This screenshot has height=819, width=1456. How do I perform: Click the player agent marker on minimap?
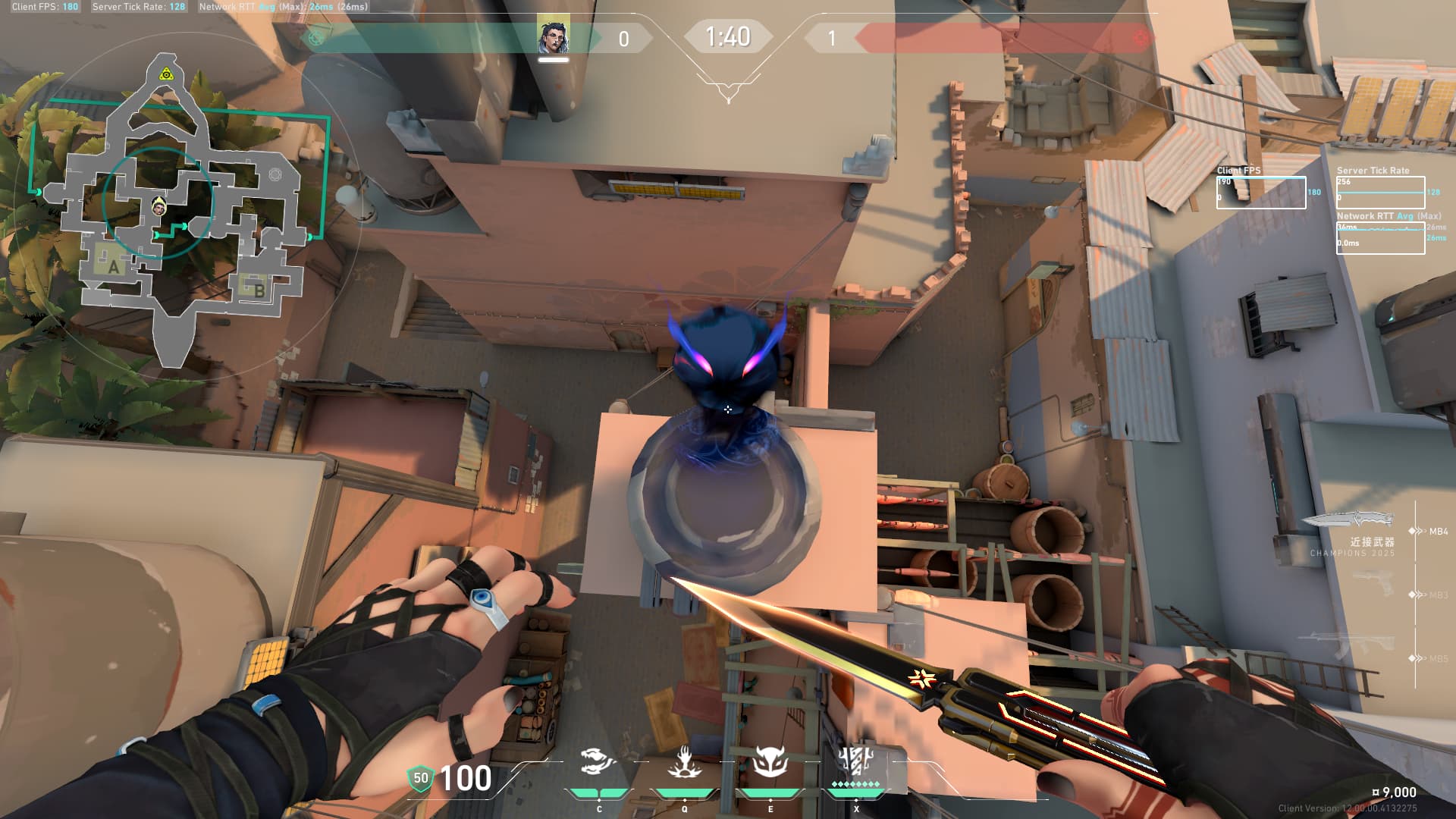click(158, 206)
